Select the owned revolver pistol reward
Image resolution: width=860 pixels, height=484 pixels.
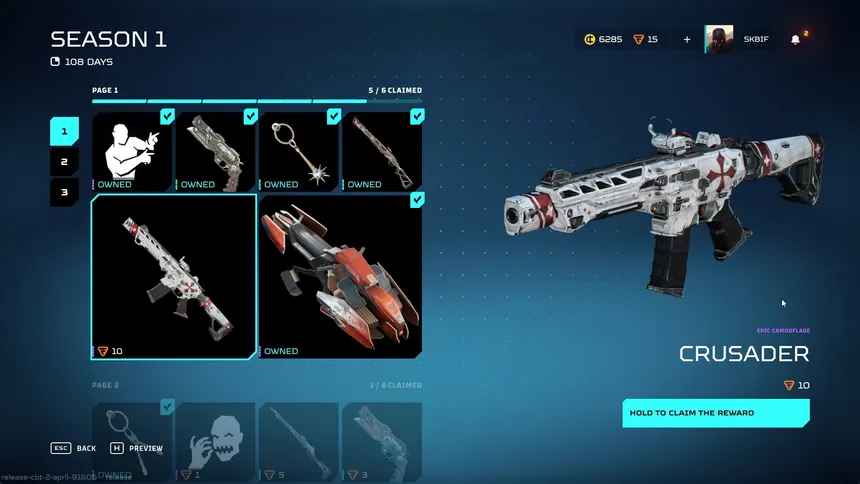(216, 151)
